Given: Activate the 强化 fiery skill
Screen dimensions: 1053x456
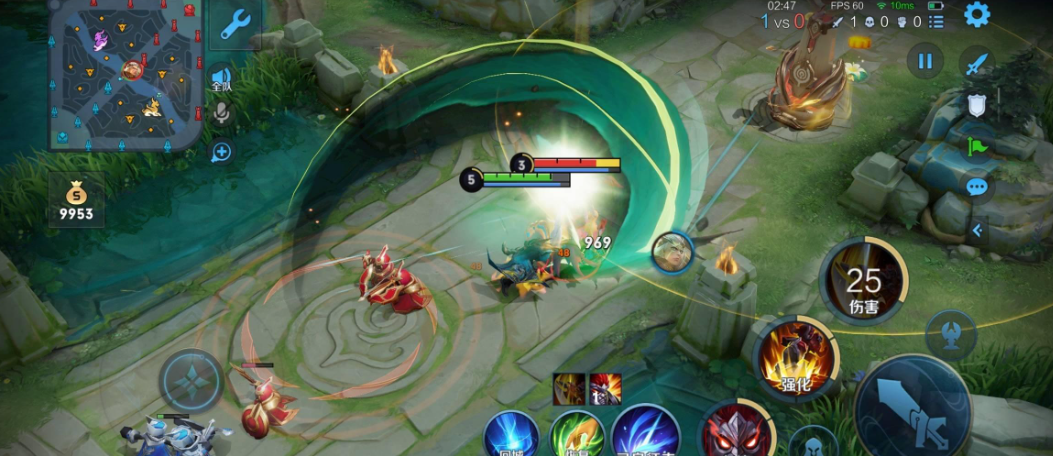Looking at the screenshot, I should coord(795,357).
